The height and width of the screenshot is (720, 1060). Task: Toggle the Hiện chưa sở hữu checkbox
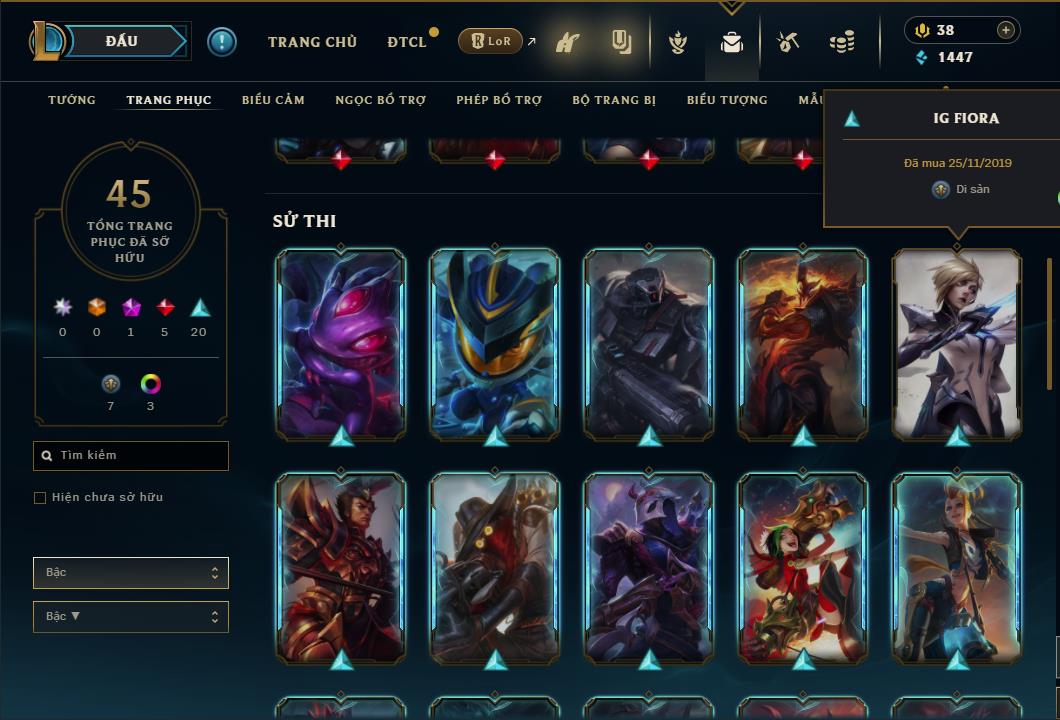[40, 498]
